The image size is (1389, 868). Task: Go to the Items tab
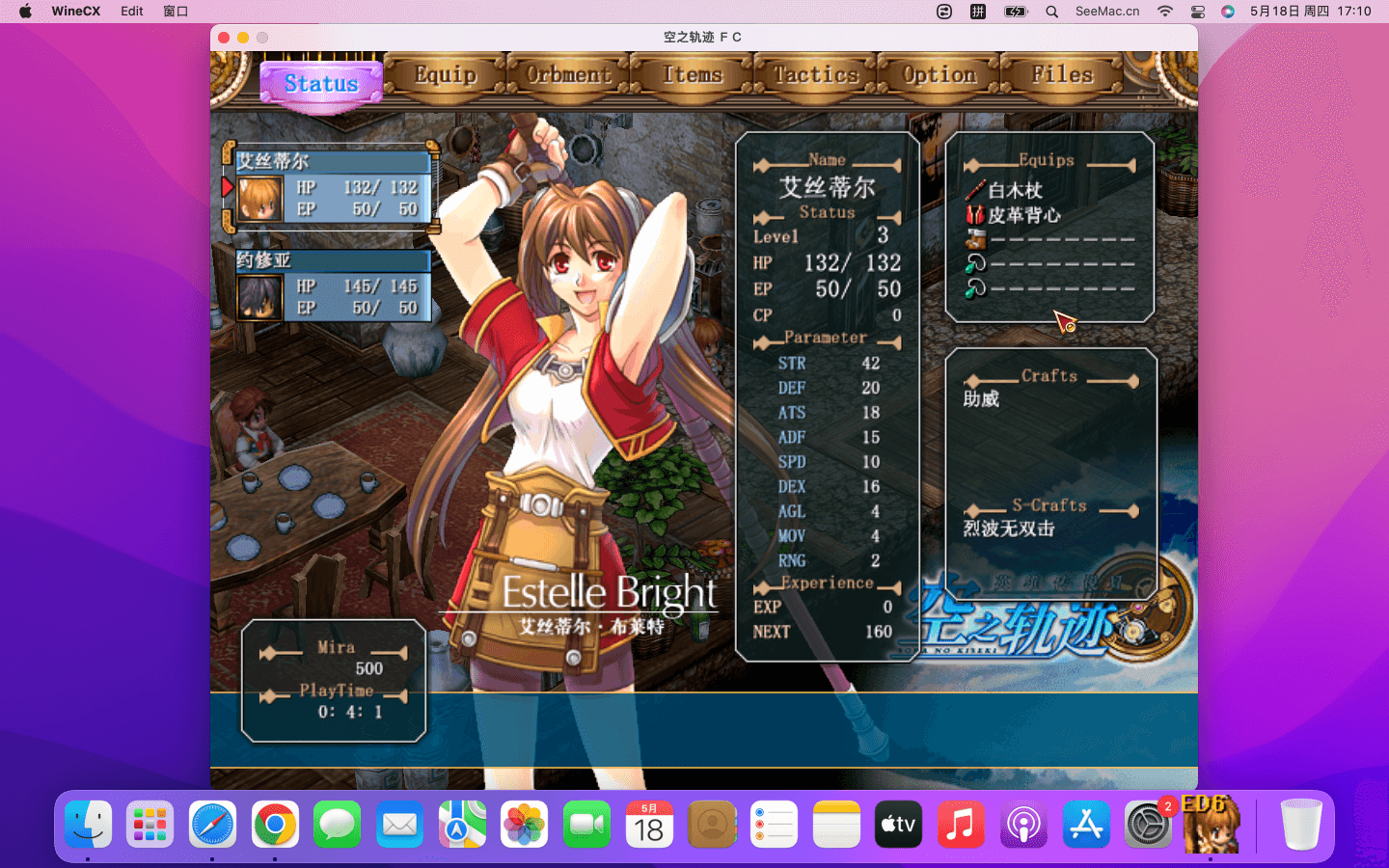(692, 75)
